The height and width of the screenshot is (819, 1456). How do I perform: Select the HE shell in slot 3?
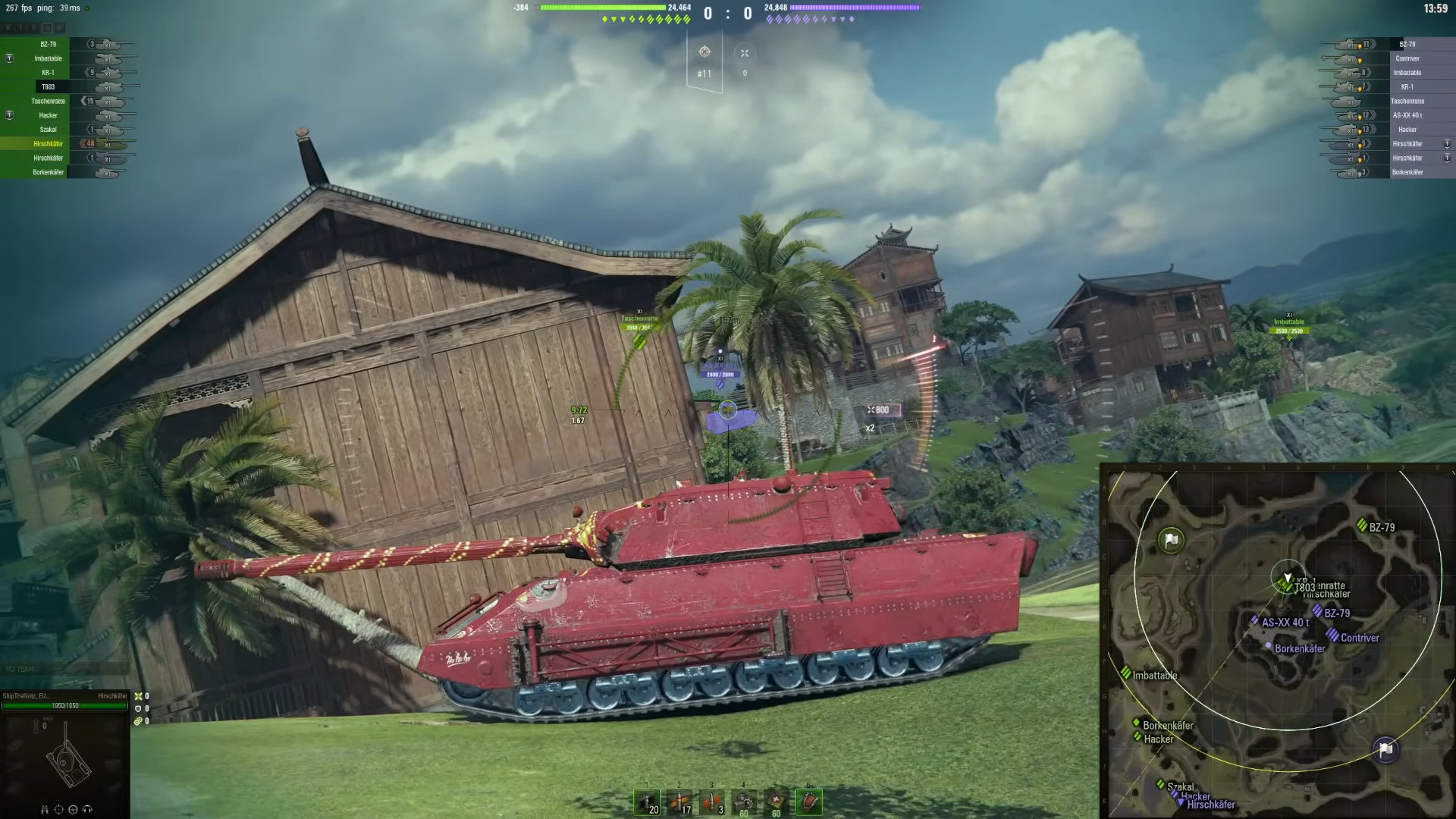coord(712,801)
